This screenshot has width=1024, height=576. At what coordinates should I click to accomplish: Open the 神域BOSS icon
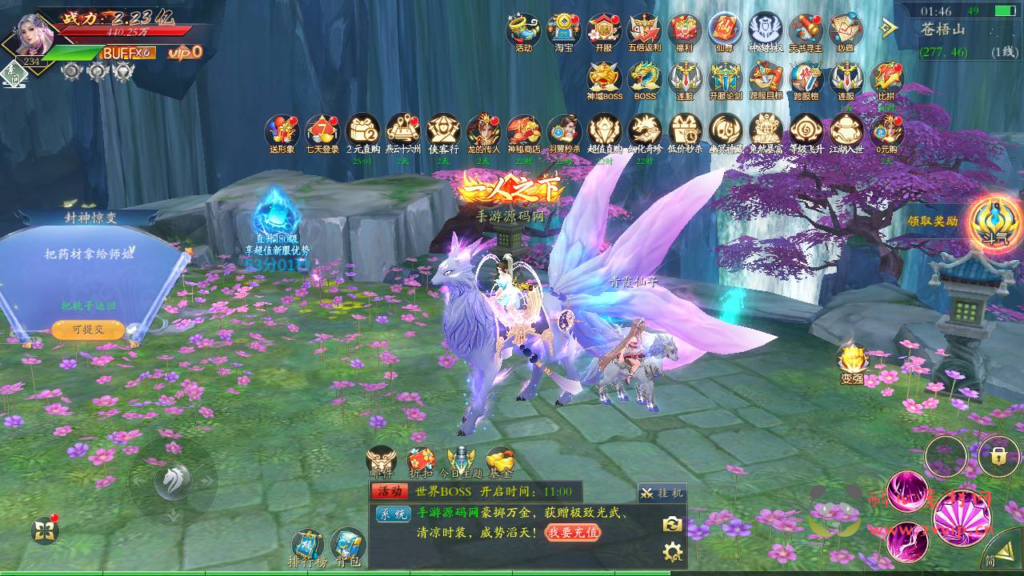click(605, 79)
